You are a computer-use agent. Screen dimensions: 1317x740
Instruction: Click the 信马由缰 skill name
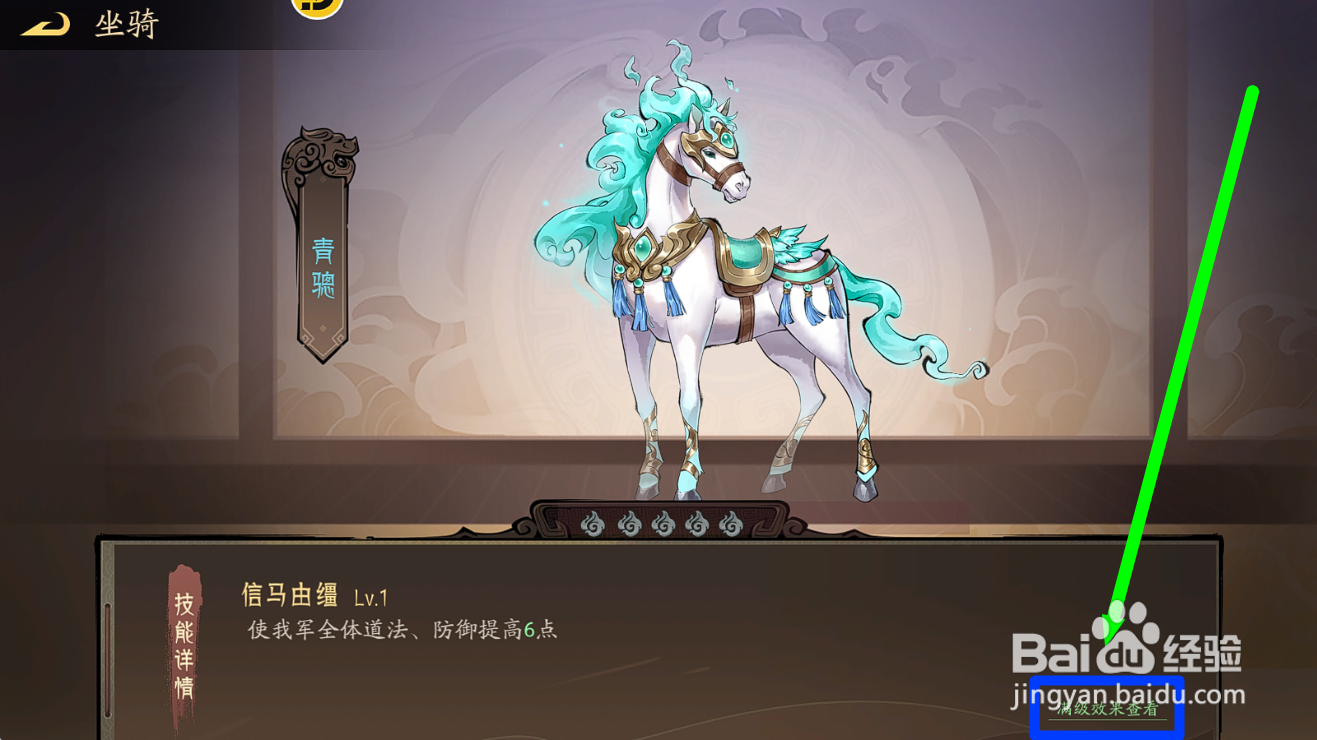tap(287, 593)
